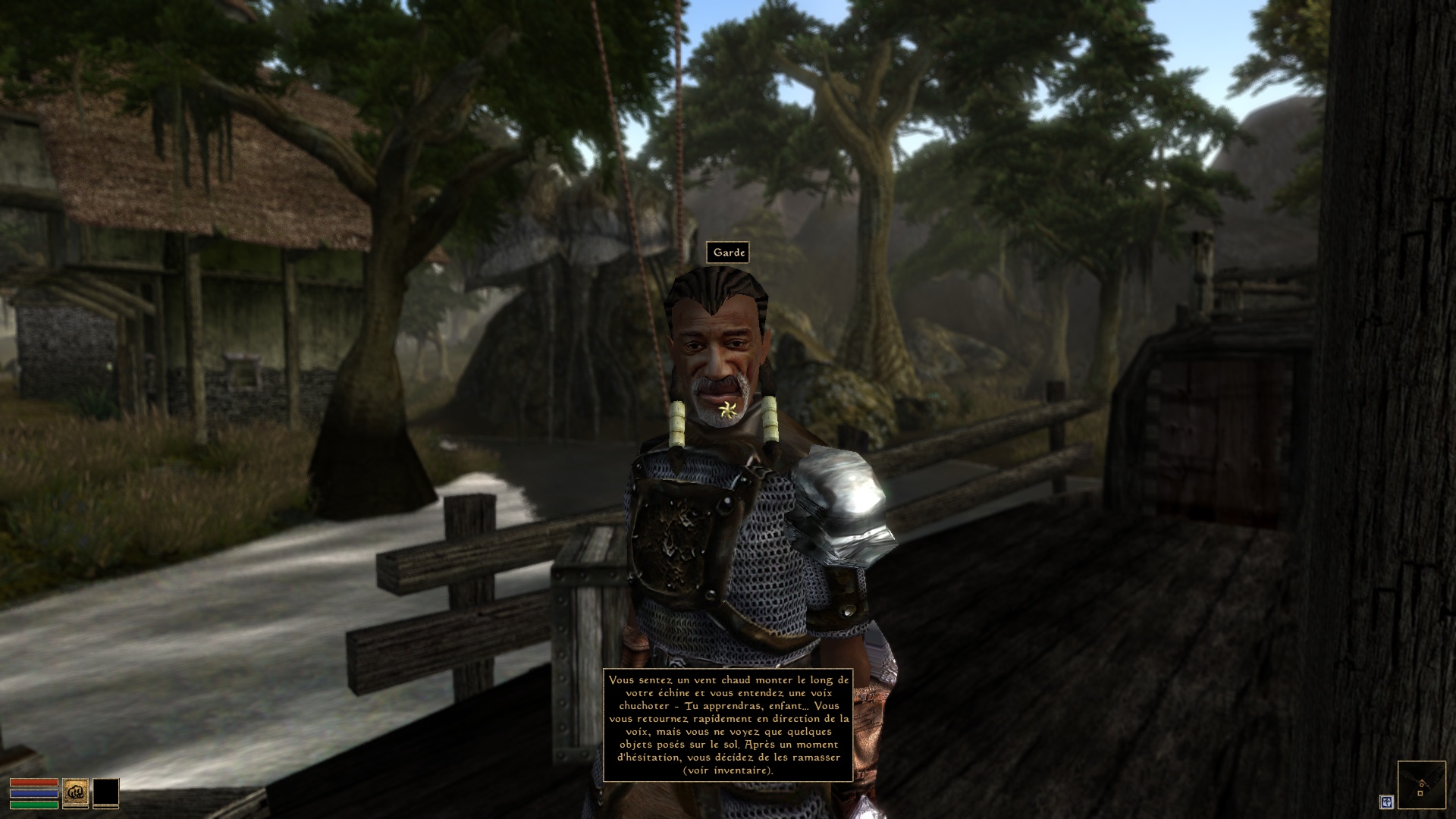Click the red health bar
Screen dimensions: 1456x819
pyautogui.click(x=34, y=782)
